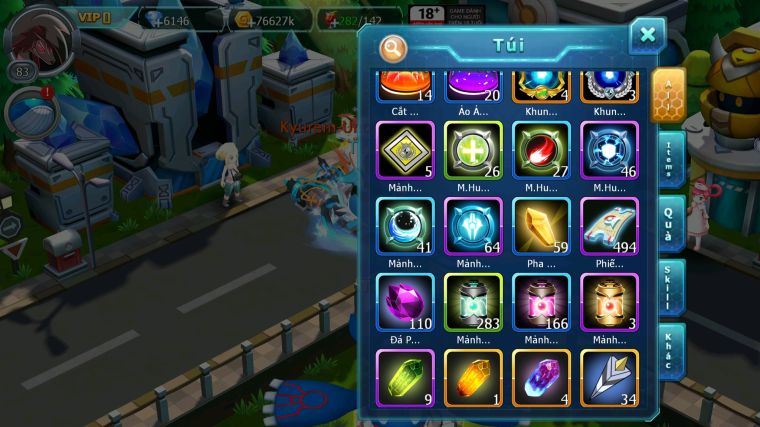Pick the green canister stack of 283
The width and height of the screenshot is (760, 427).
[x=473, y=302]
